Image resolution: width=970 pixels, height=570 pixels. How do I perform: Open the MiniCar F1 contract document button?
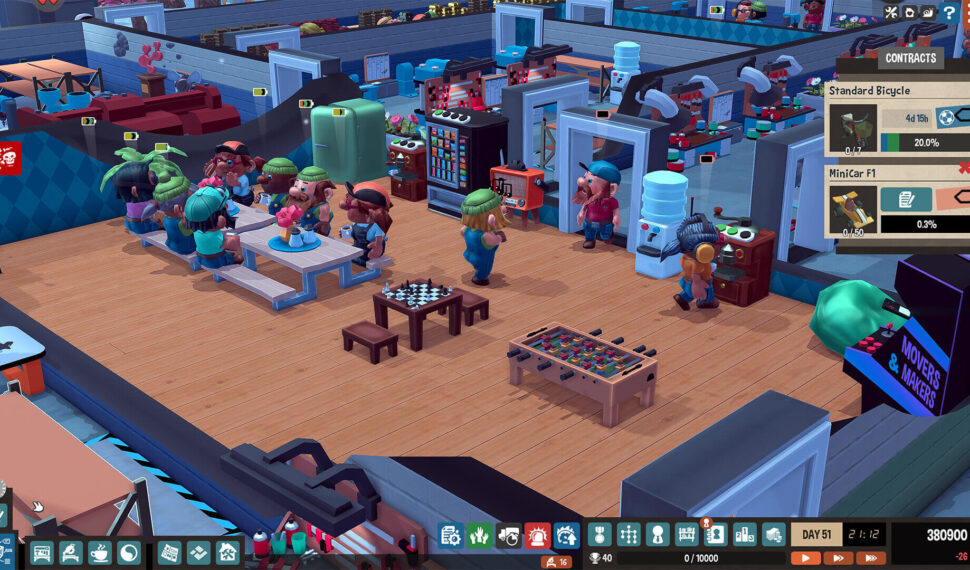(x=906, y=199)
